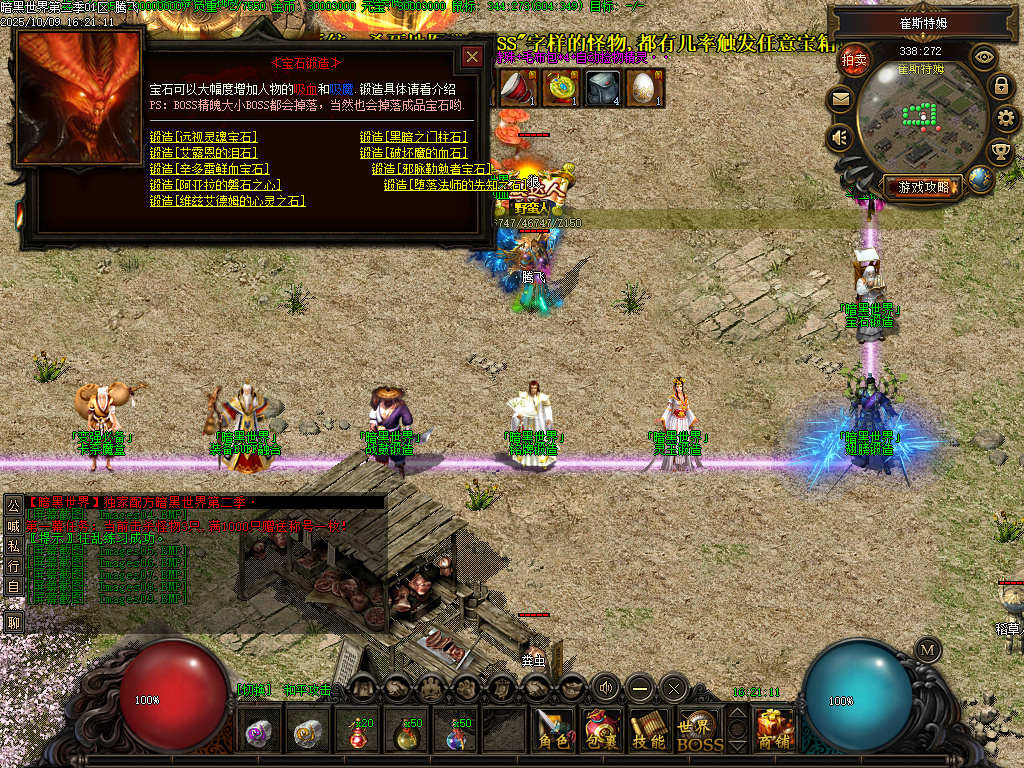
Task: Pick 锻造[辛多雷鲜血宝石] option
Action: coord(209,169)
